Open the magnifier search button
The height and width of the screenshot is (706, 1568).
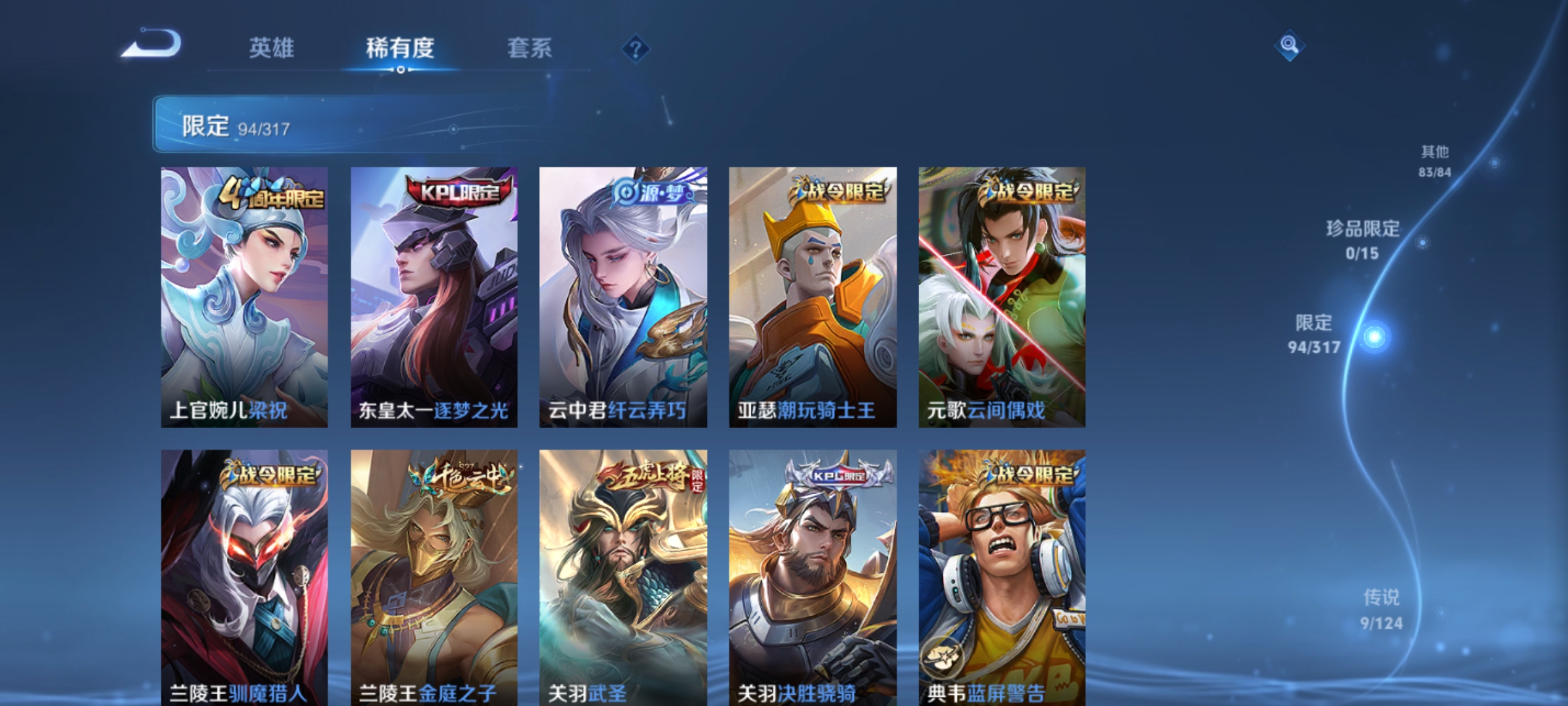tap(1289, 45)
